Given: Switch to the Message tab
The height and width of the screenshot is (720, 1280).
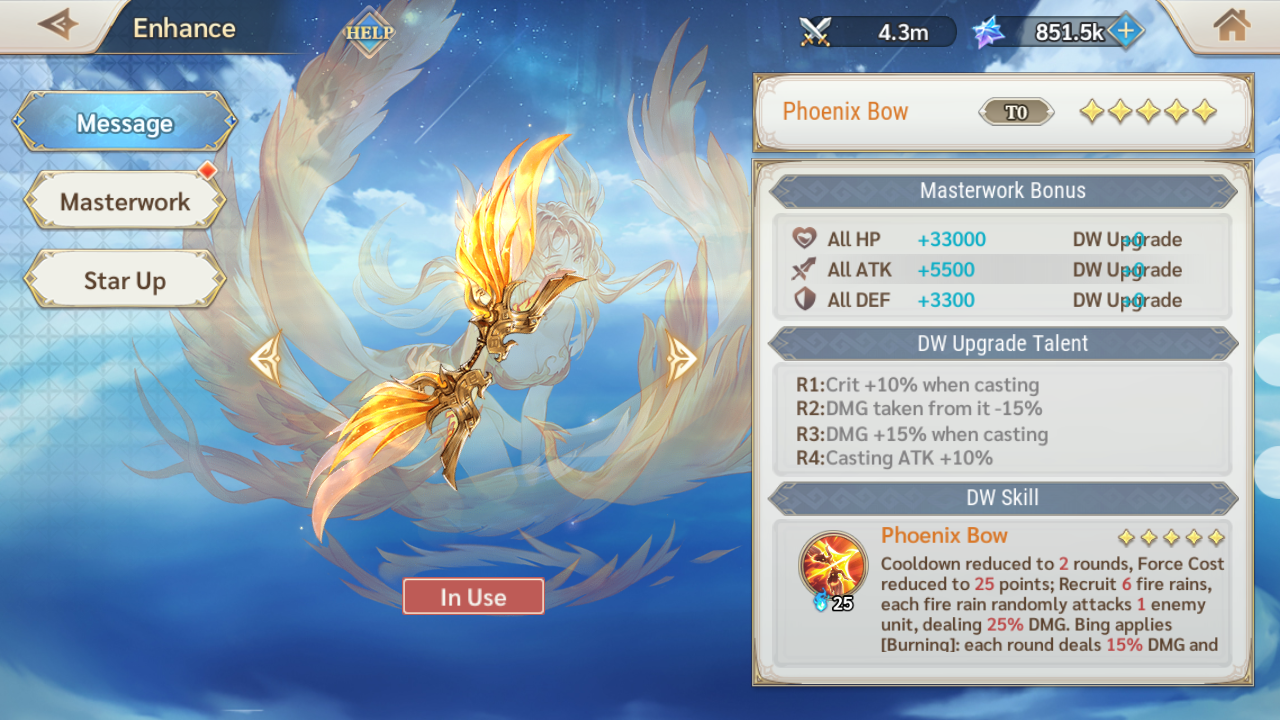Looking at the screenshot, I should (125, 123).
